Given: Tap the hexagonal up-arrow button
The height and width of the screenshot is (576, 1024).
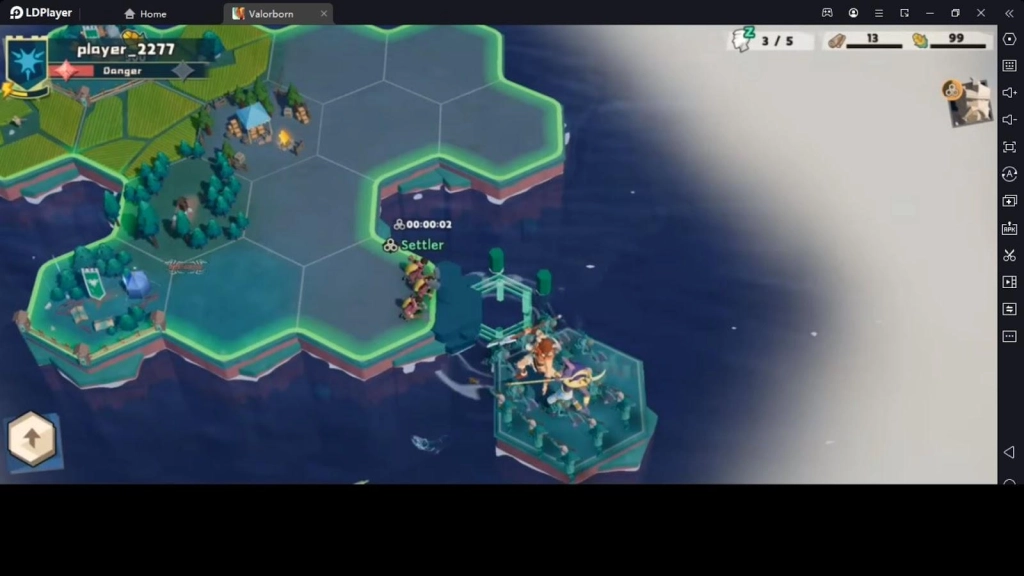Looking at the screenshot, I should click(32, 439).
